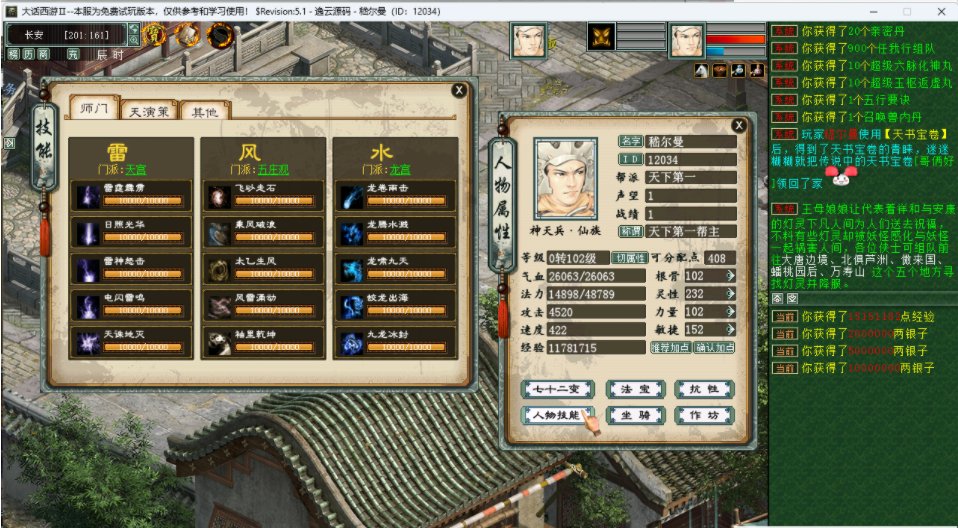Click 推荐加点 for recommended points
This screenshot has height=528, width=958.
670,348
